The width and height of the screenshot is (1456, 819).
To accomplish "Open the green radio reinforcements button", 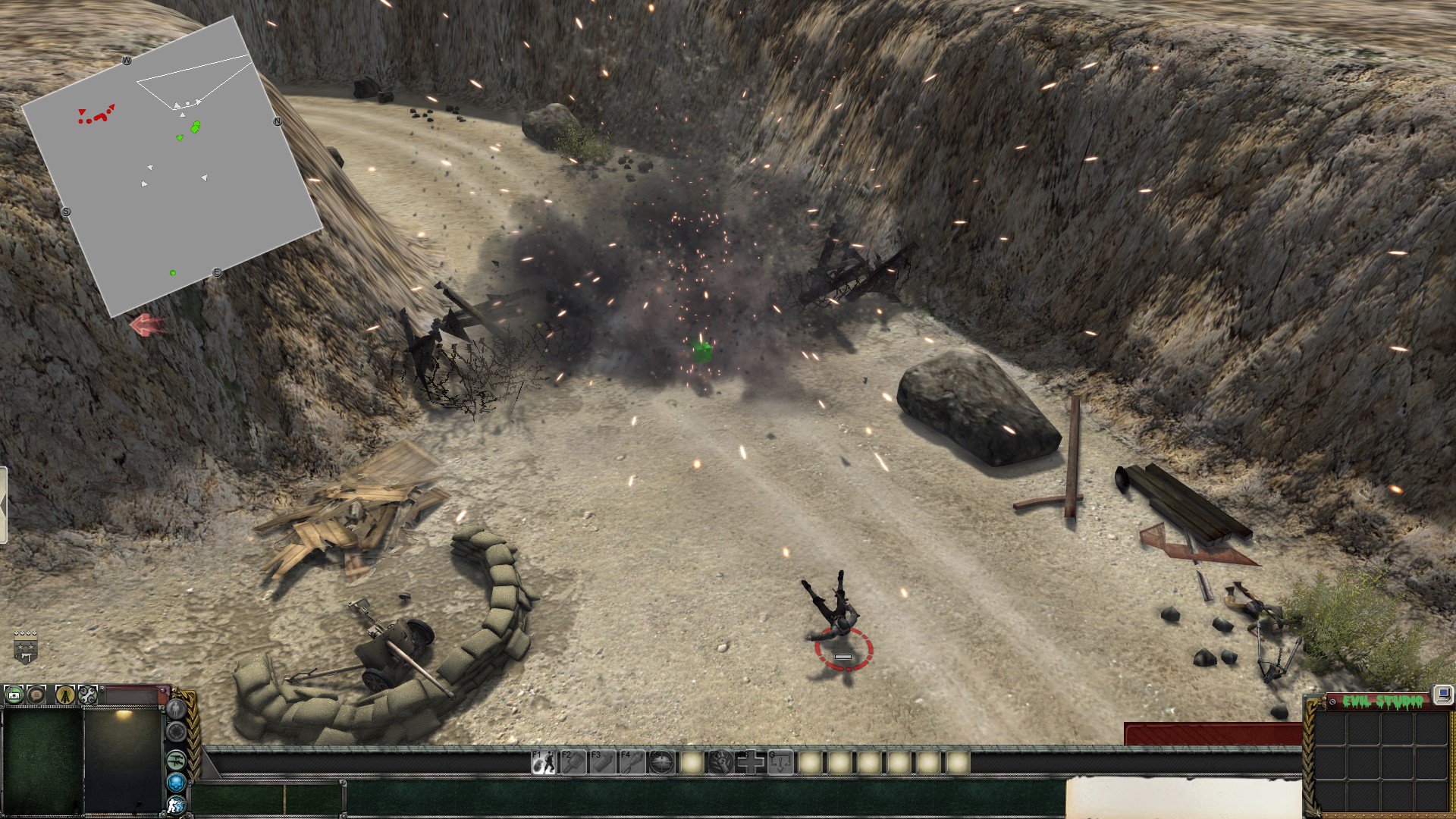I will point(14,694).
